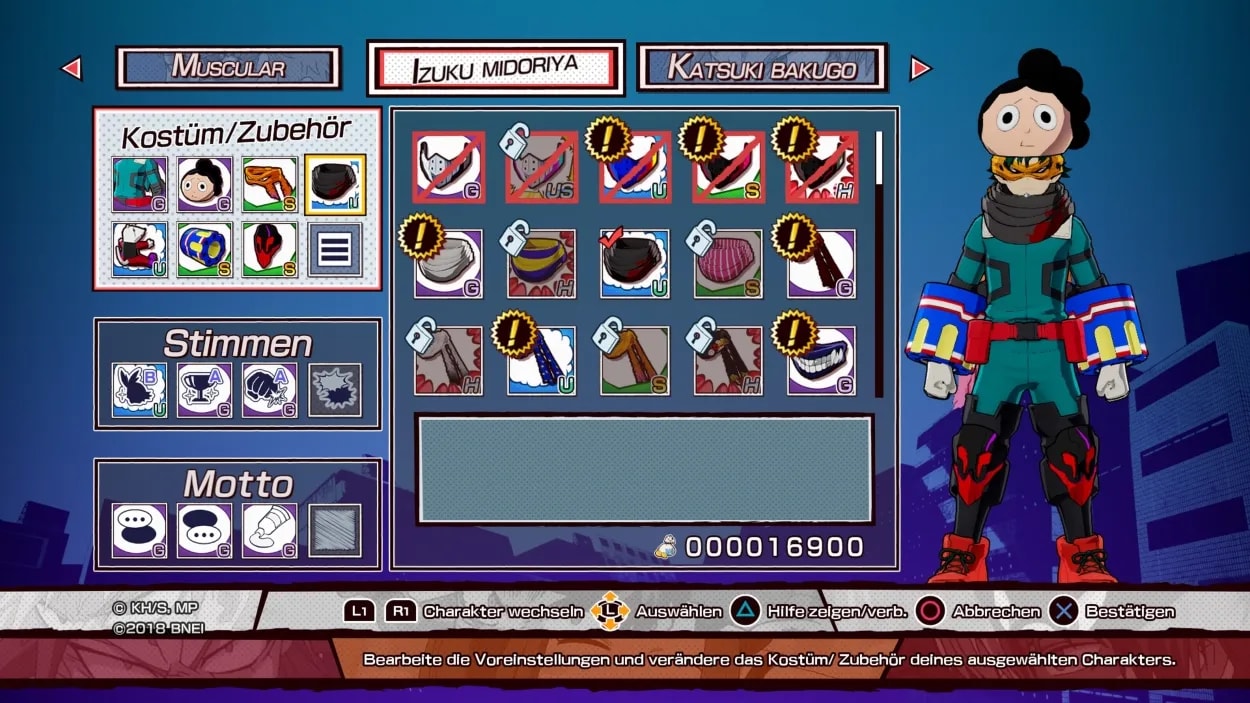1250x703 pixels.
Task: Pick the locked yellow and purple striped scarf
Action: [541, 264]
